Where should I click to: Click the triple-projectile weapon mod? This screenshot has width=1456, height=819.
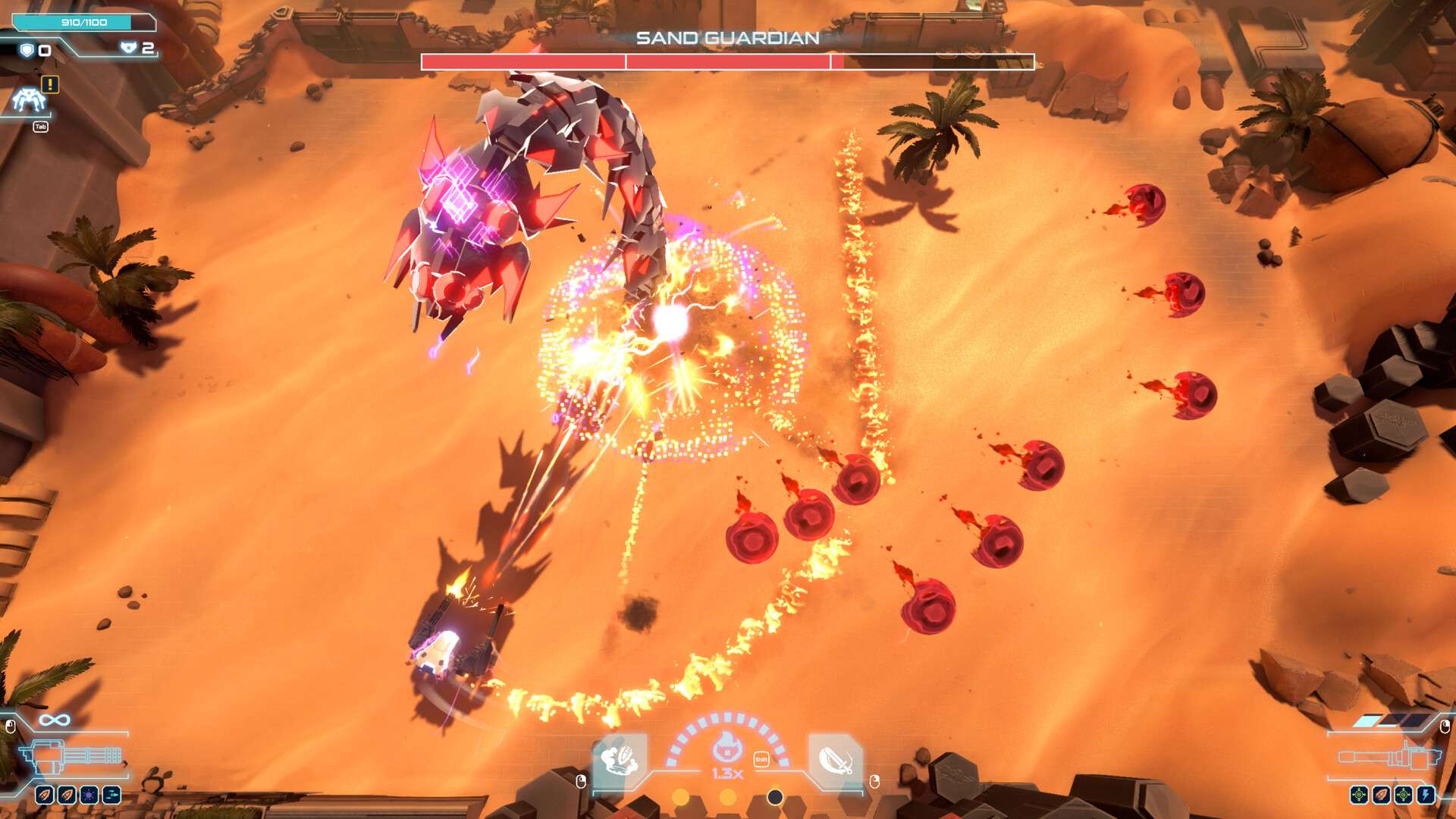pyautogui.click(x=111, y=795)
